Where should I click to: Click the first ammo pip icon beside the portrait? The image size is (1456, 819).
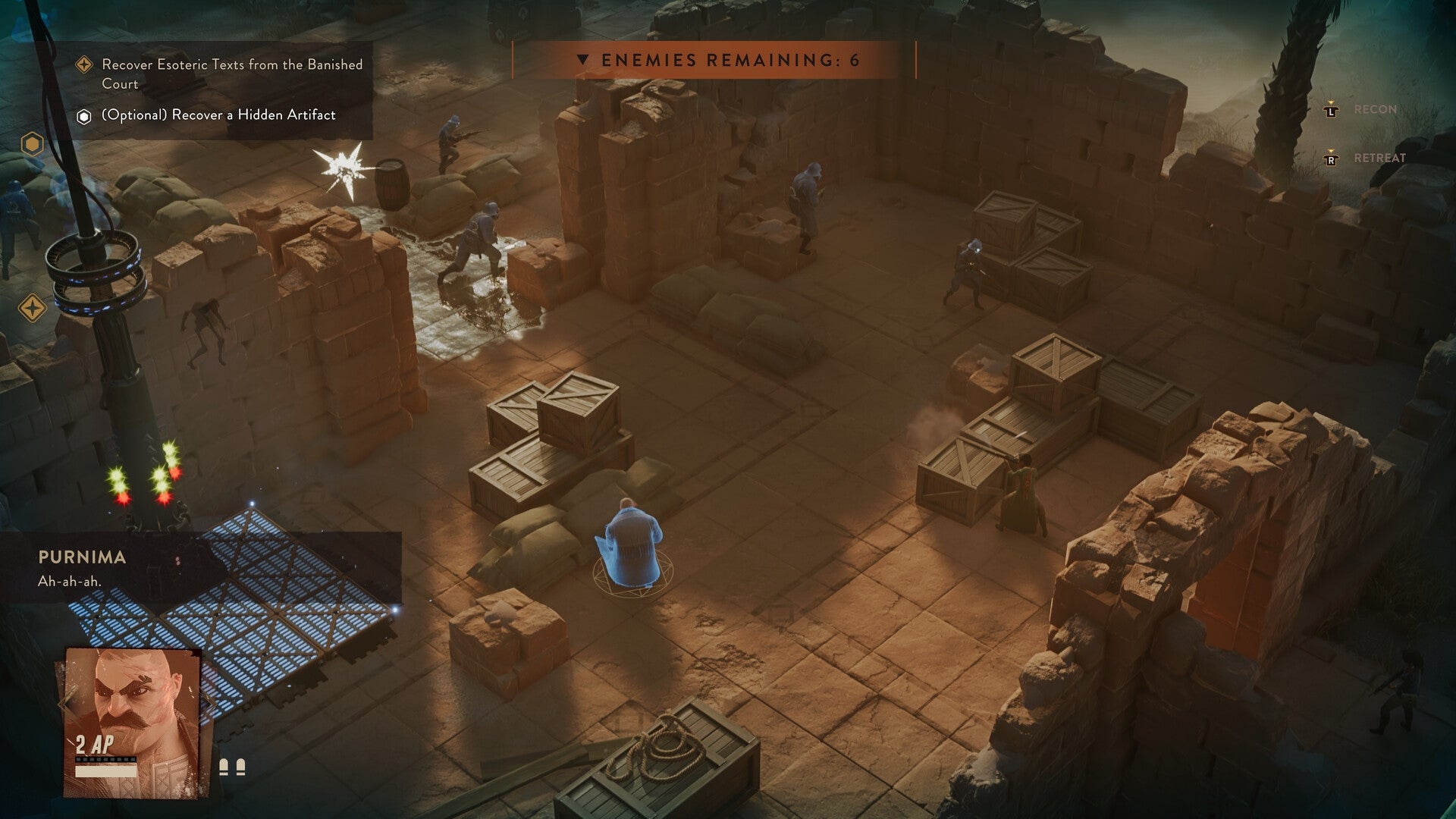[224, 767]
